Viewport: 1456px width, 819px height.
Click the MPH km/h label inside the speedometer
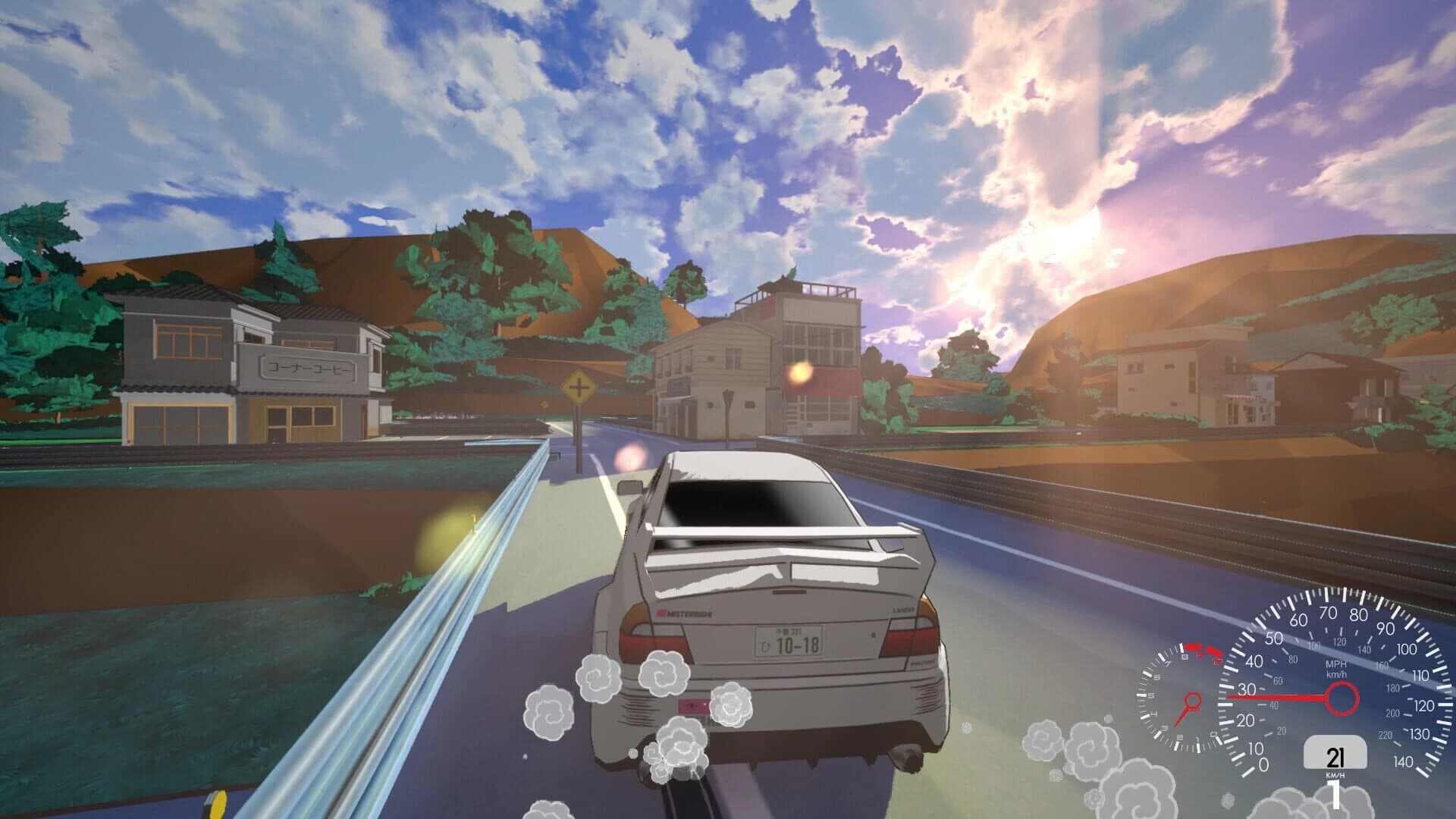(1335, 671)
